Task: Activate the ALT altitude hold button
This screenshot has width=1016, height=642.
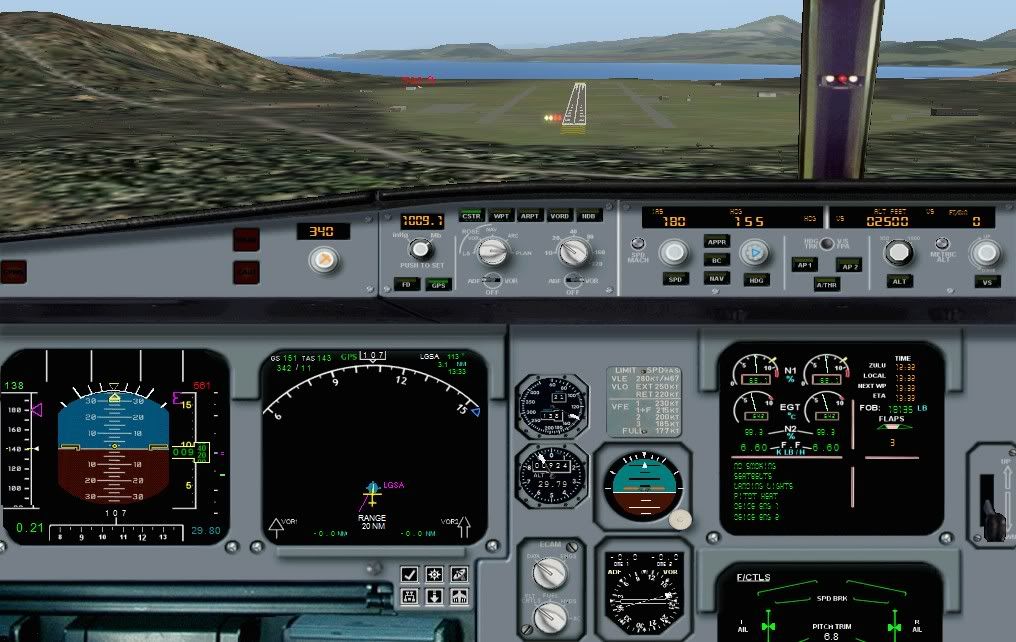Action: pos(900,281)
